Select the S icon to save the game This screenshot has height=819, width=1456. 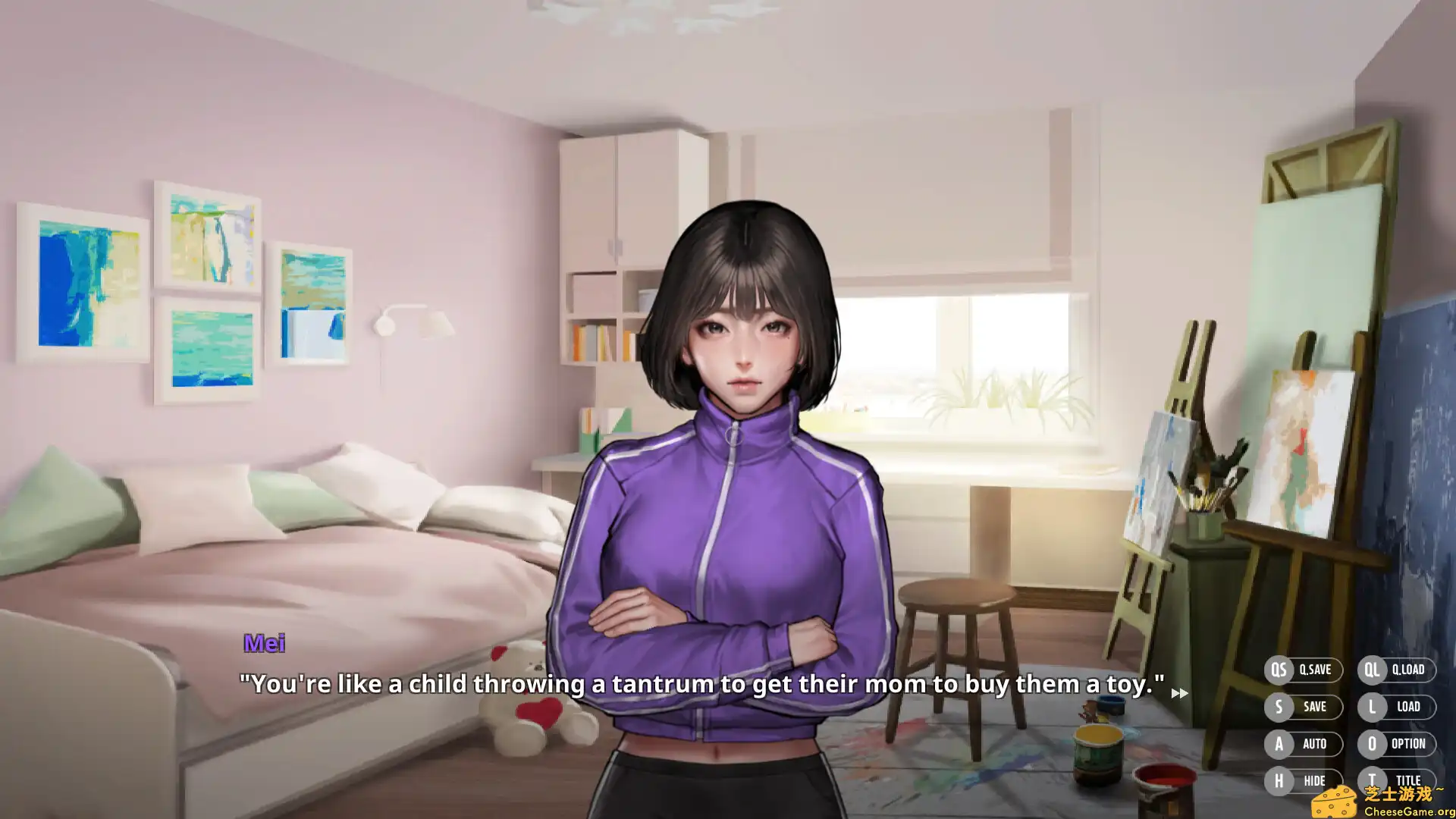[1278, 707]
